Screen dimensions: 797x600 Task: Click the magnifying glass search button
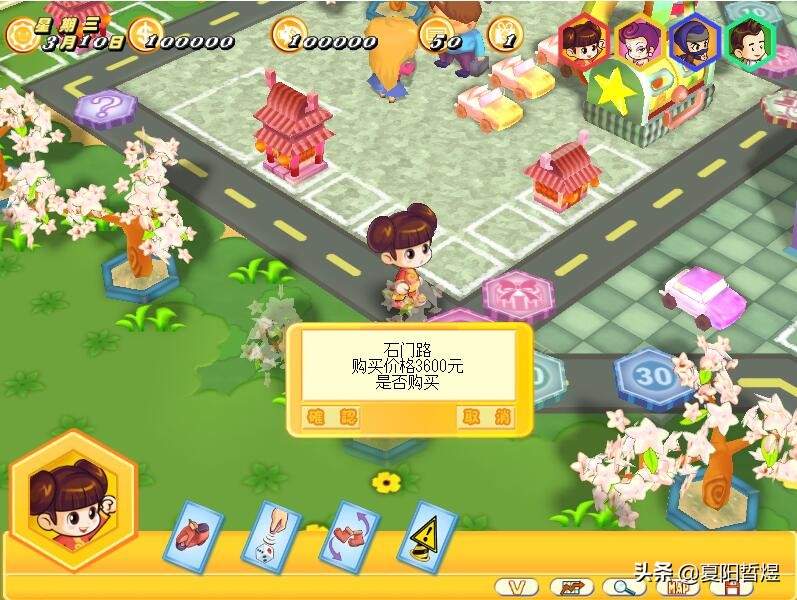623,587
